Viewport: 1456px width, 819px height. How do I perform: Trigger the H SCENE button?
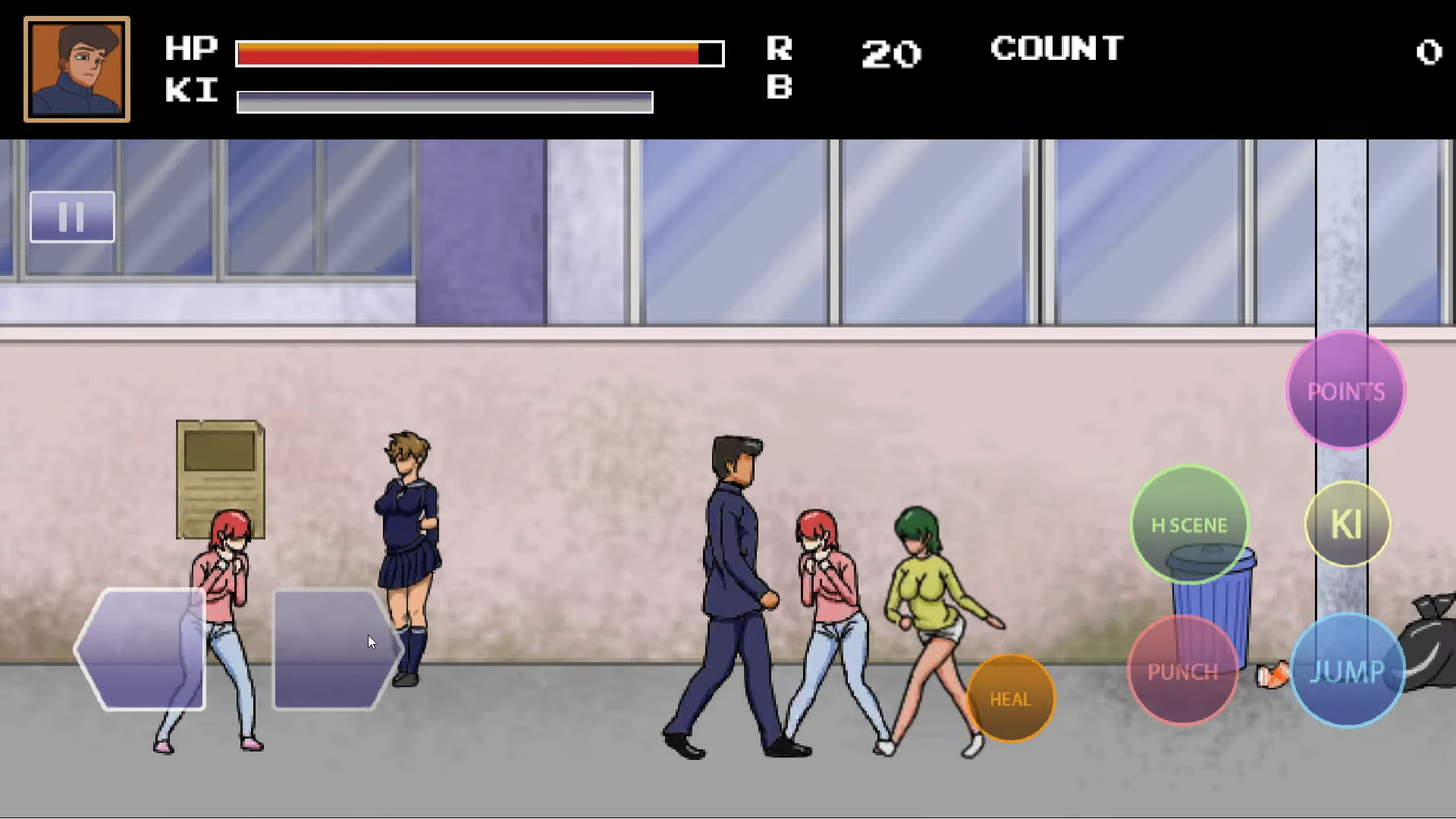point(1189,524)
